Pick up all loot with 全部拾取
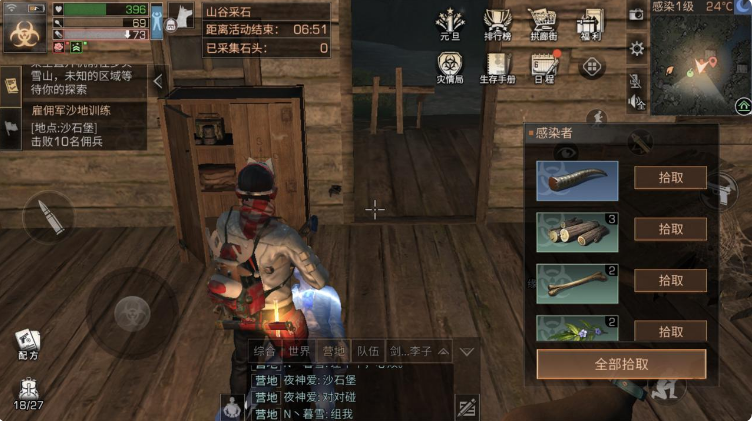 click(621, 363)
